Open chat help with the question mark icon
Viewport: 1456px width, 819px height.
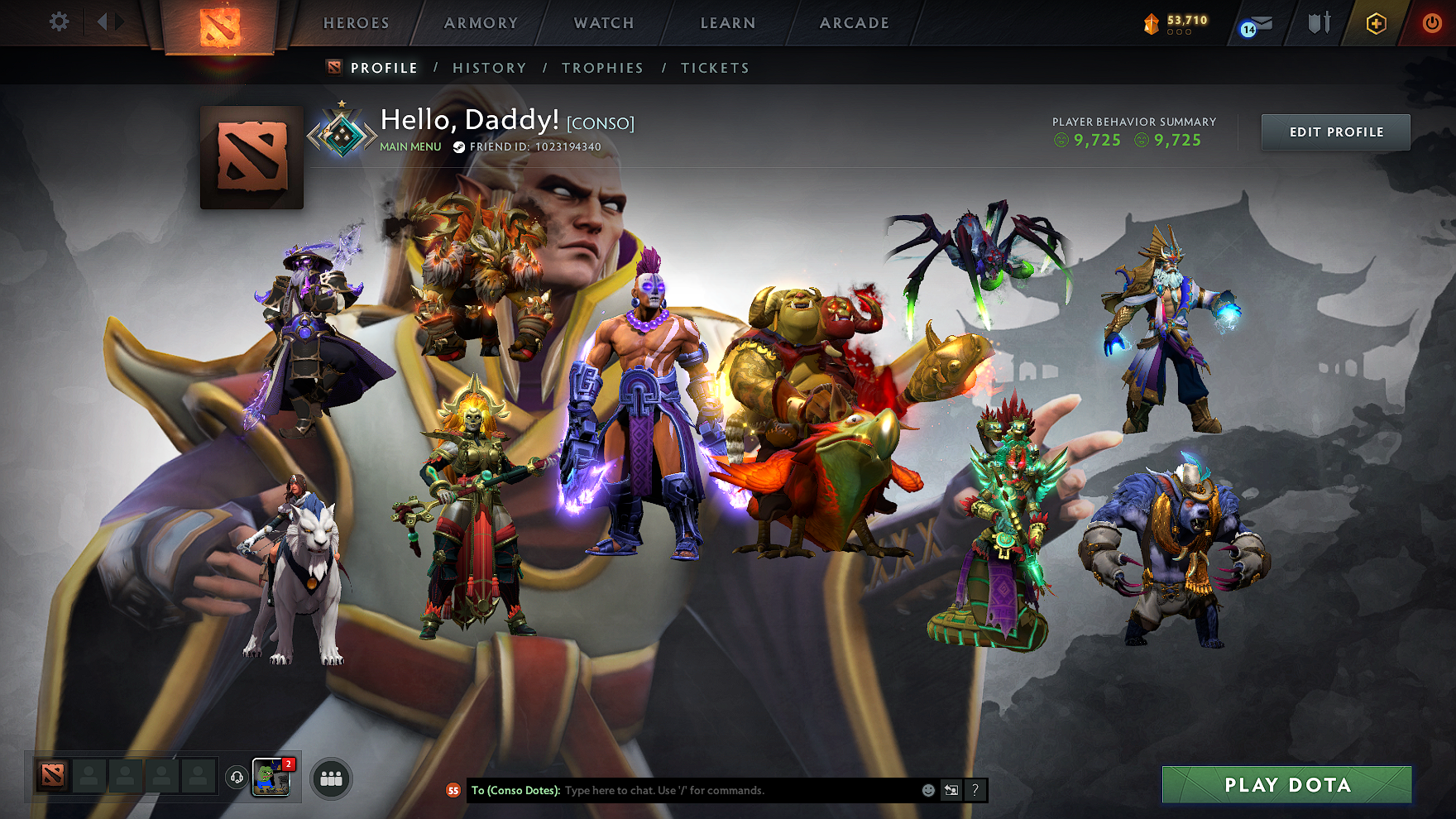[x=977, y=790]
